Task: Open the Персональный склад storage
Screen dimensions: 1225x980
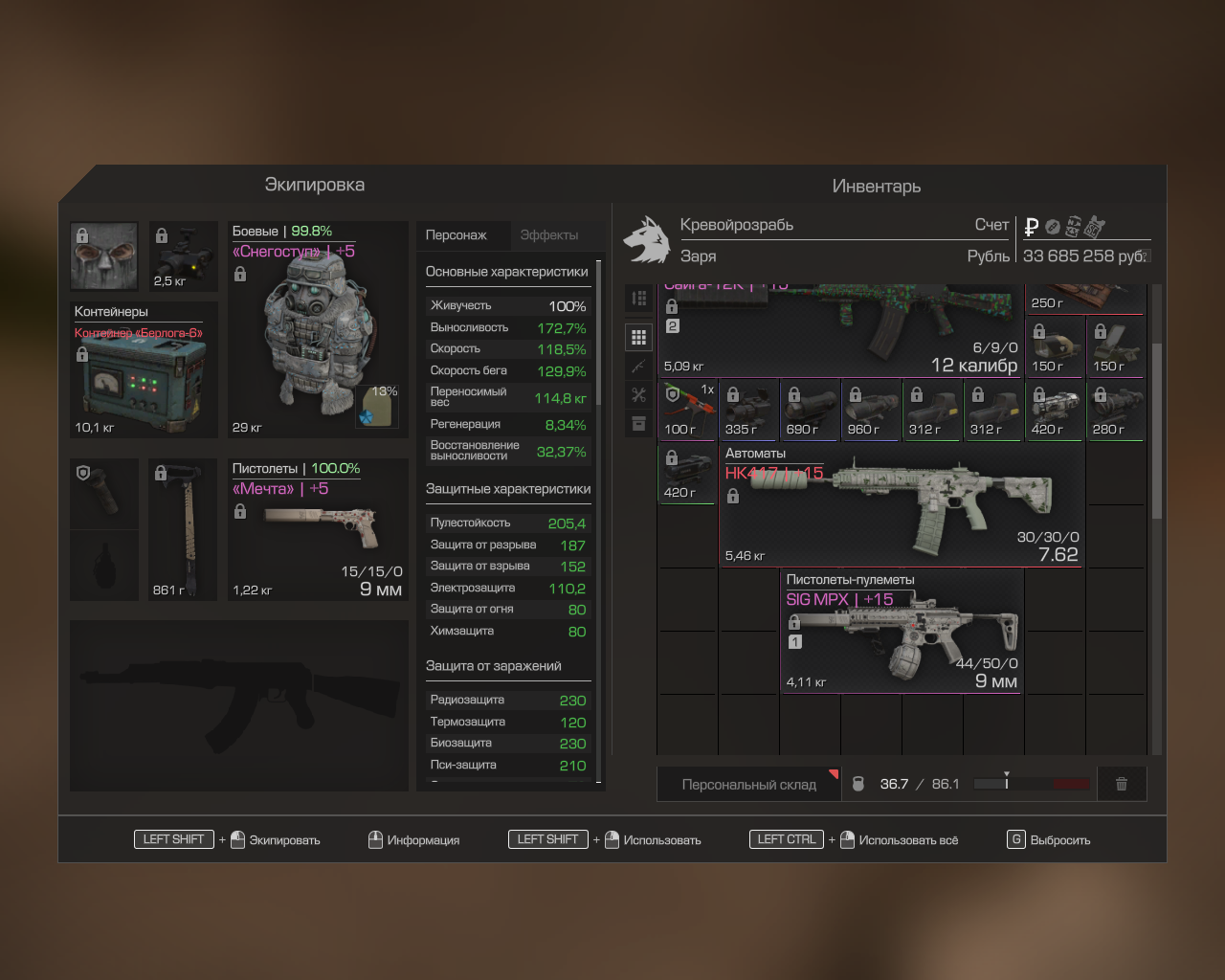Action: [748, 785]
